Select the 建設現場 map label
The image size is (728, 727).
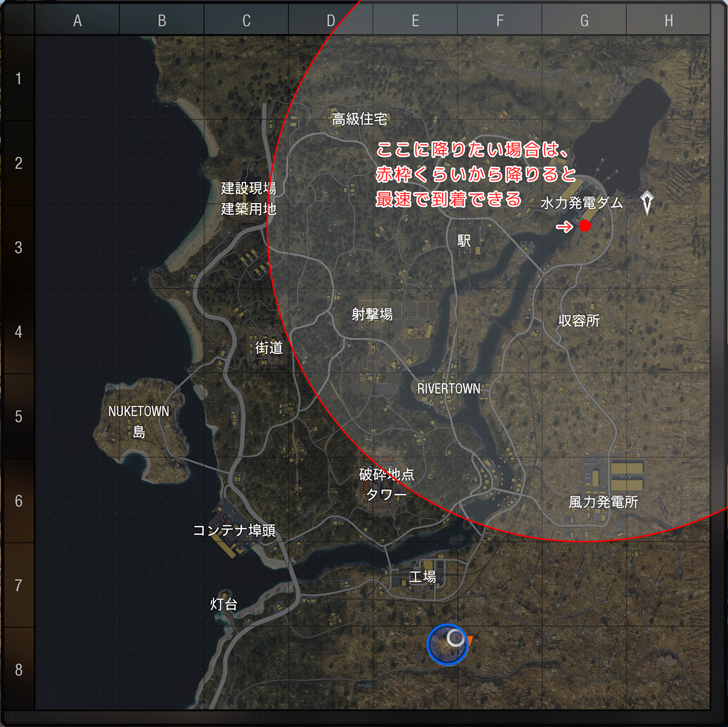pyautogui.click(x=248, y=188)
